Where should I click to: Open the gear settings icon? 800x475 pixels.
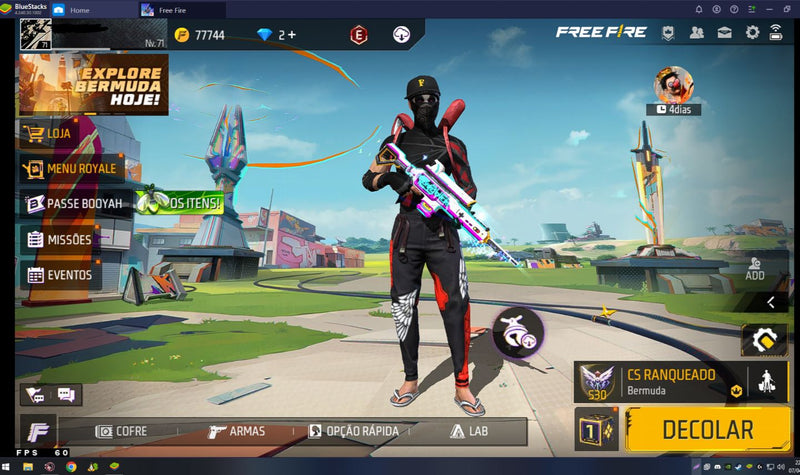click(751, 33)
